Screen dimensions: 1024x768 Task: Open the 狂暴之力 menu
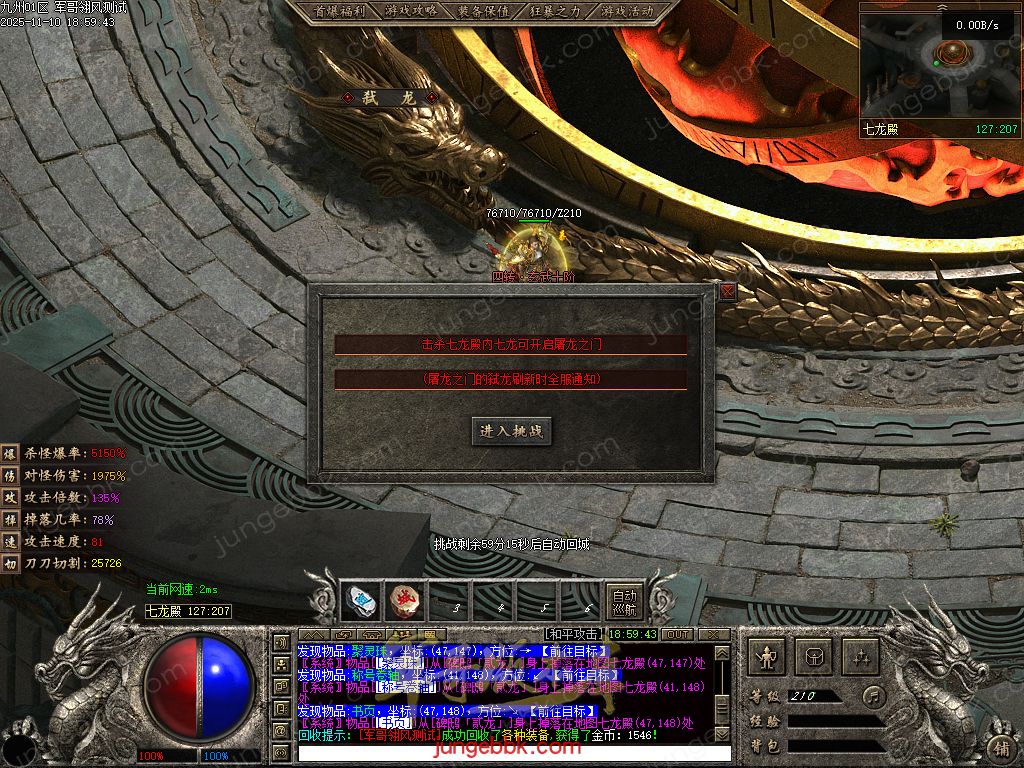click(x=555, y=11)
